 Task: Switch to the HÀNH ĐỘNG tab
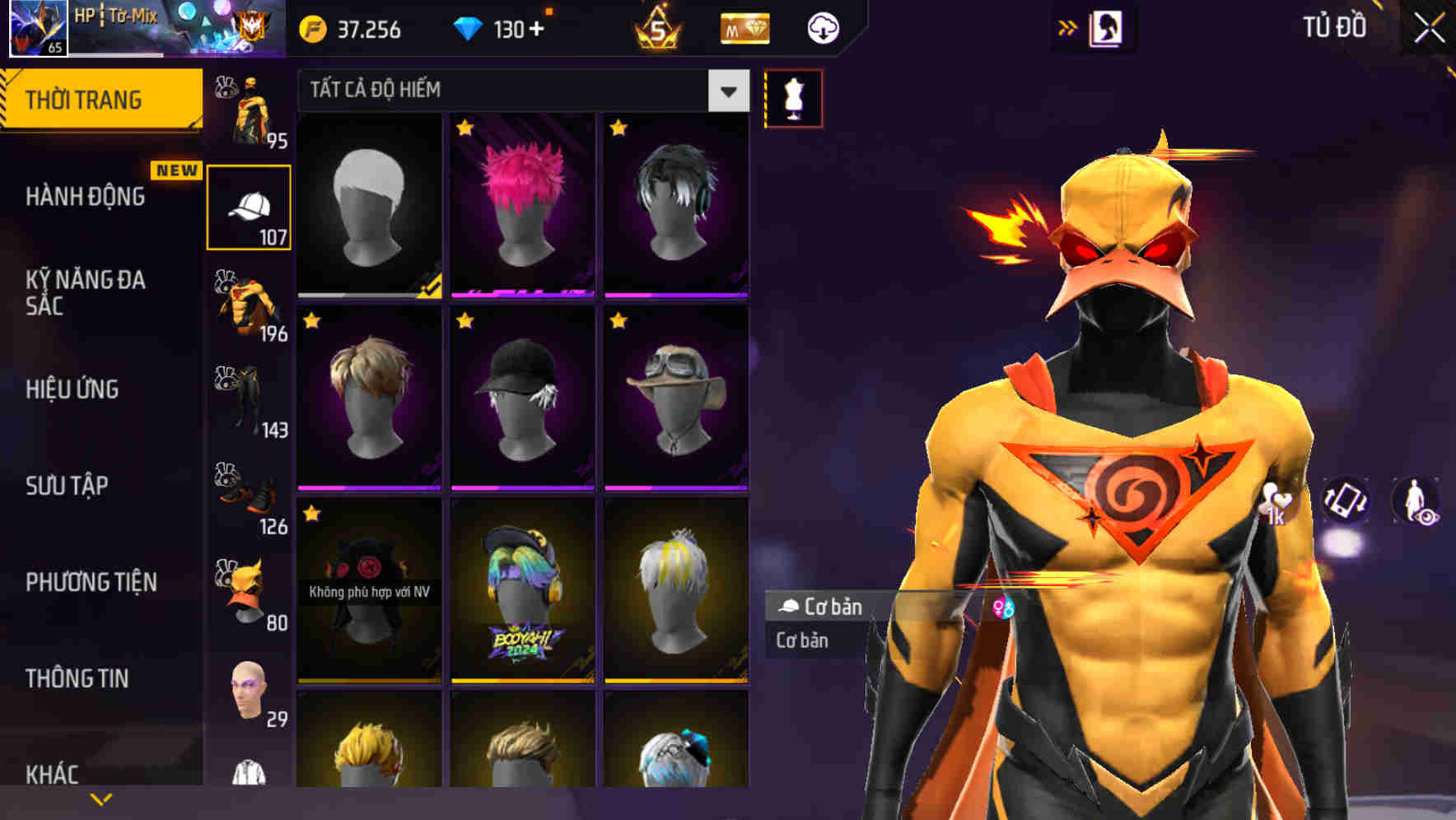(86, 198)
